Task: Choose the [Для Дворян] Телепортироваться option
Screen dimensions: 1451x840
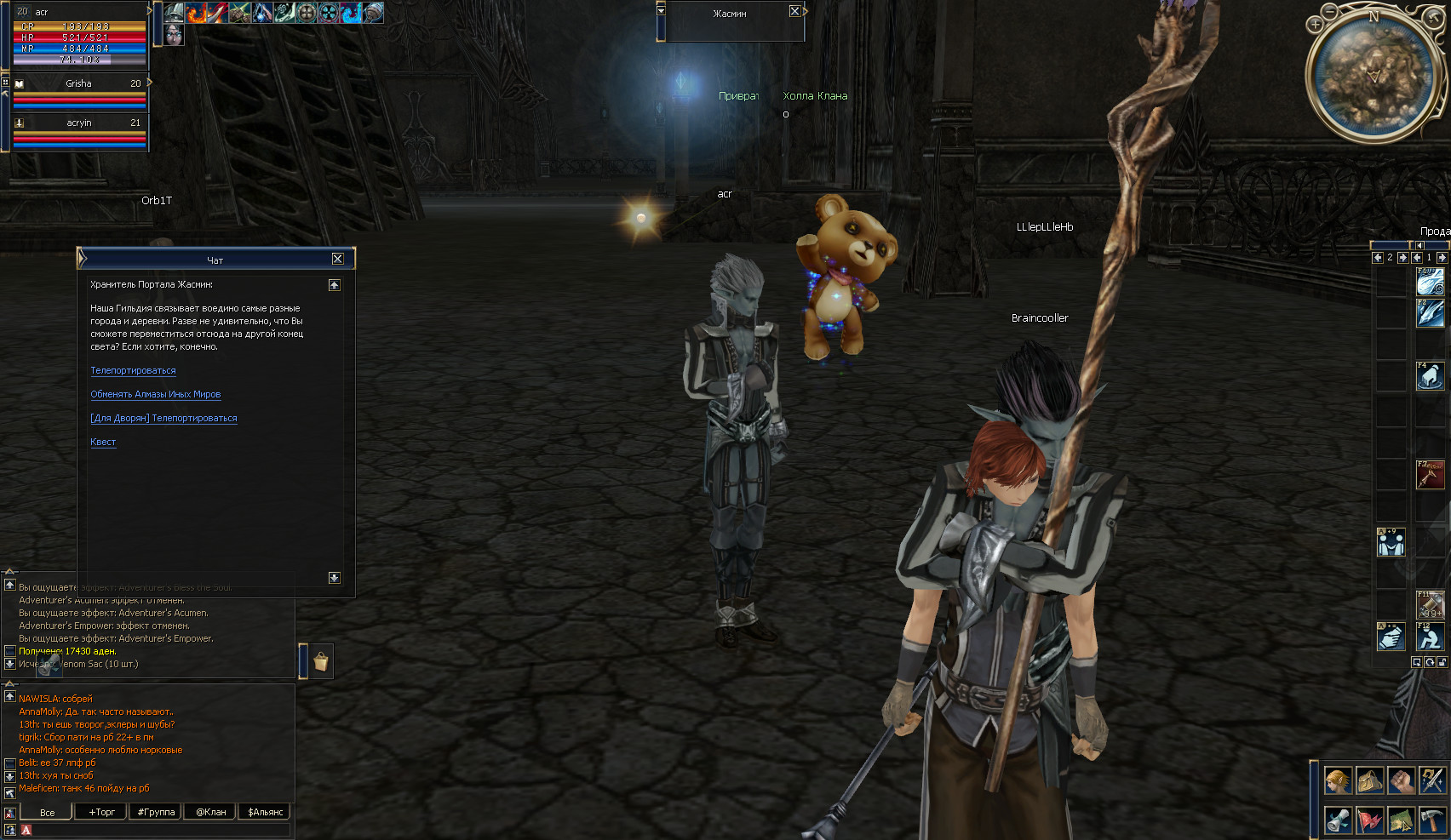Action: [163, 419]
